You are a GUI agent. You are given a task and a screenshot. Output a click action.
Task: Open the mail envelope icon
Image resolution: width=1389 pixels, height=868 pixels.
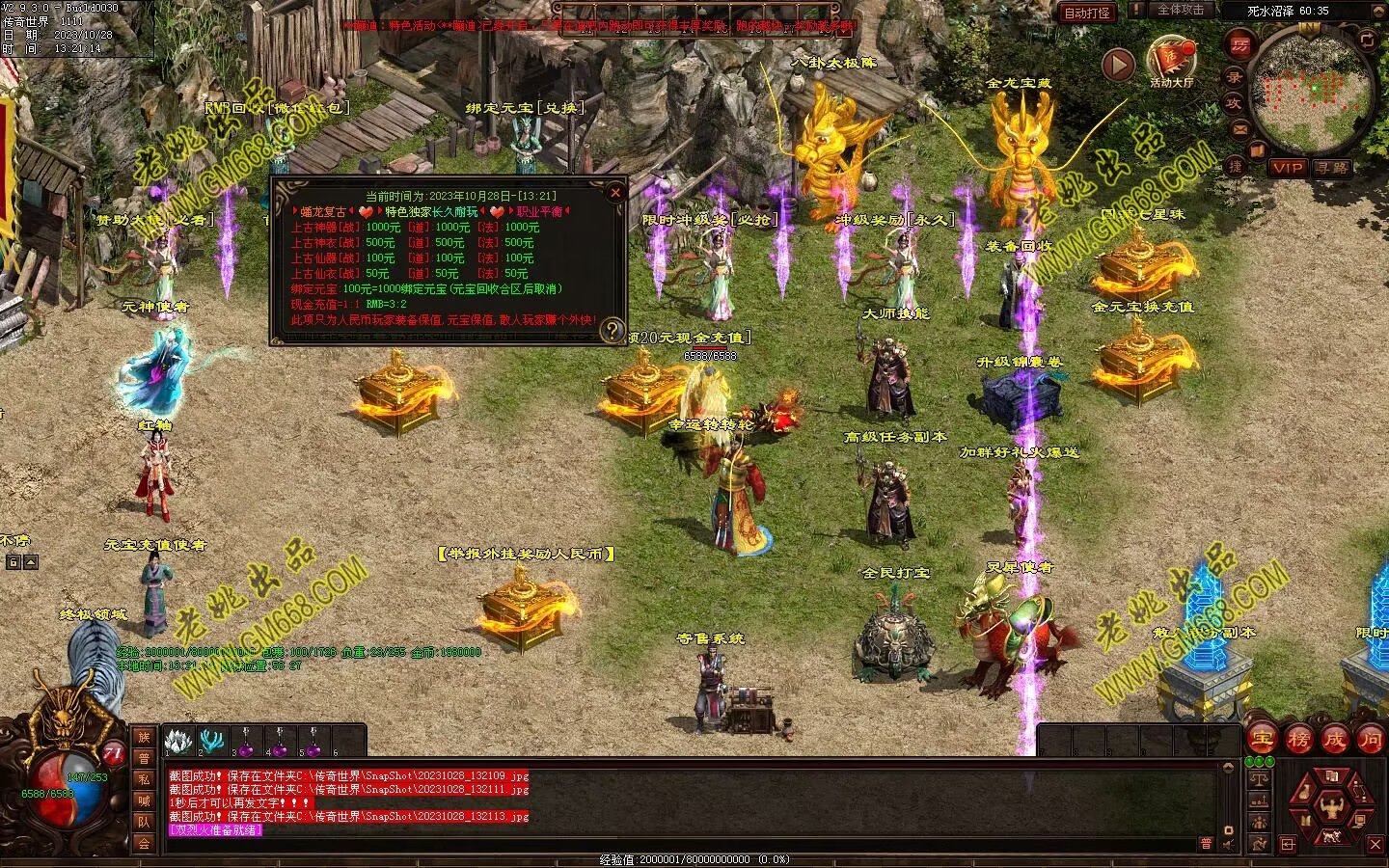click(1239, 128)
